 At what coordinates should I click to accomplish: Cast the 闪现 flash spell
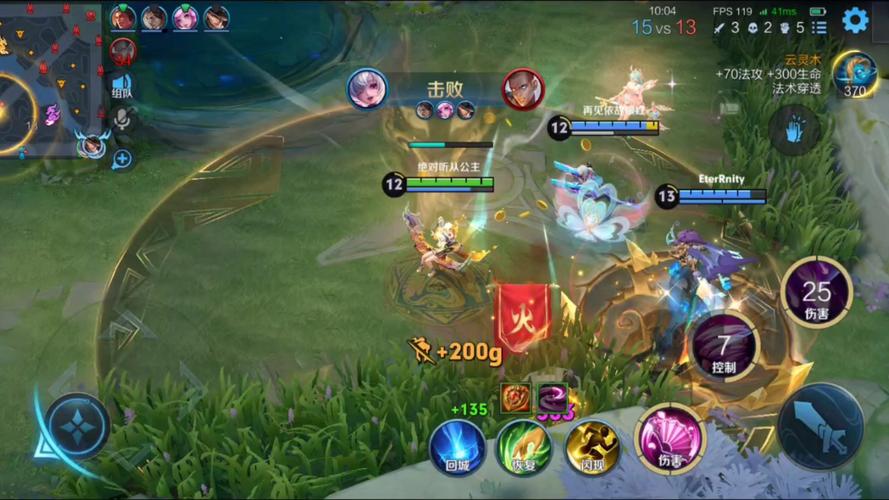pos(592,446)
